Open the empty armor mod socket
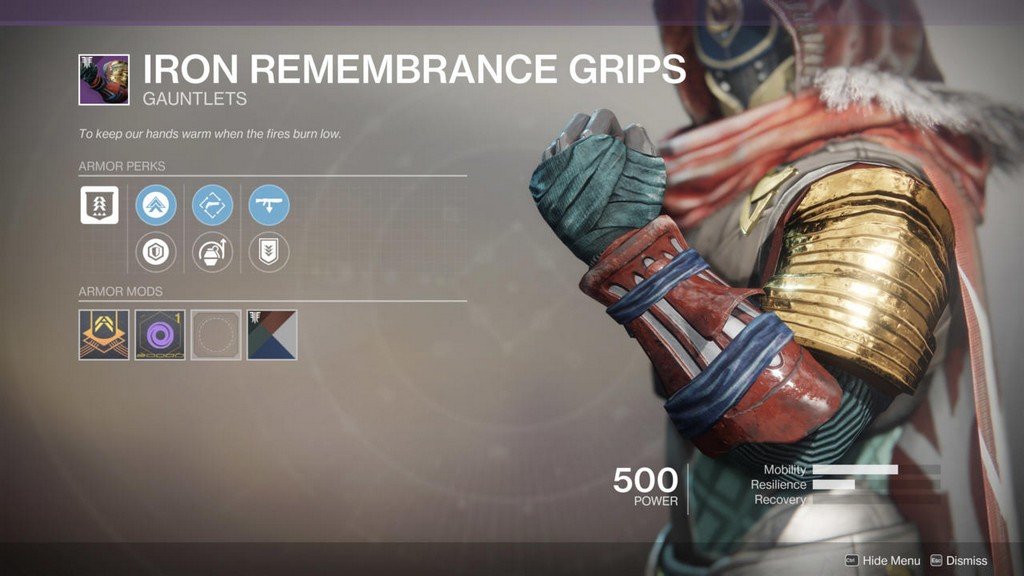 pyautogui.click(x=216, y=335)
